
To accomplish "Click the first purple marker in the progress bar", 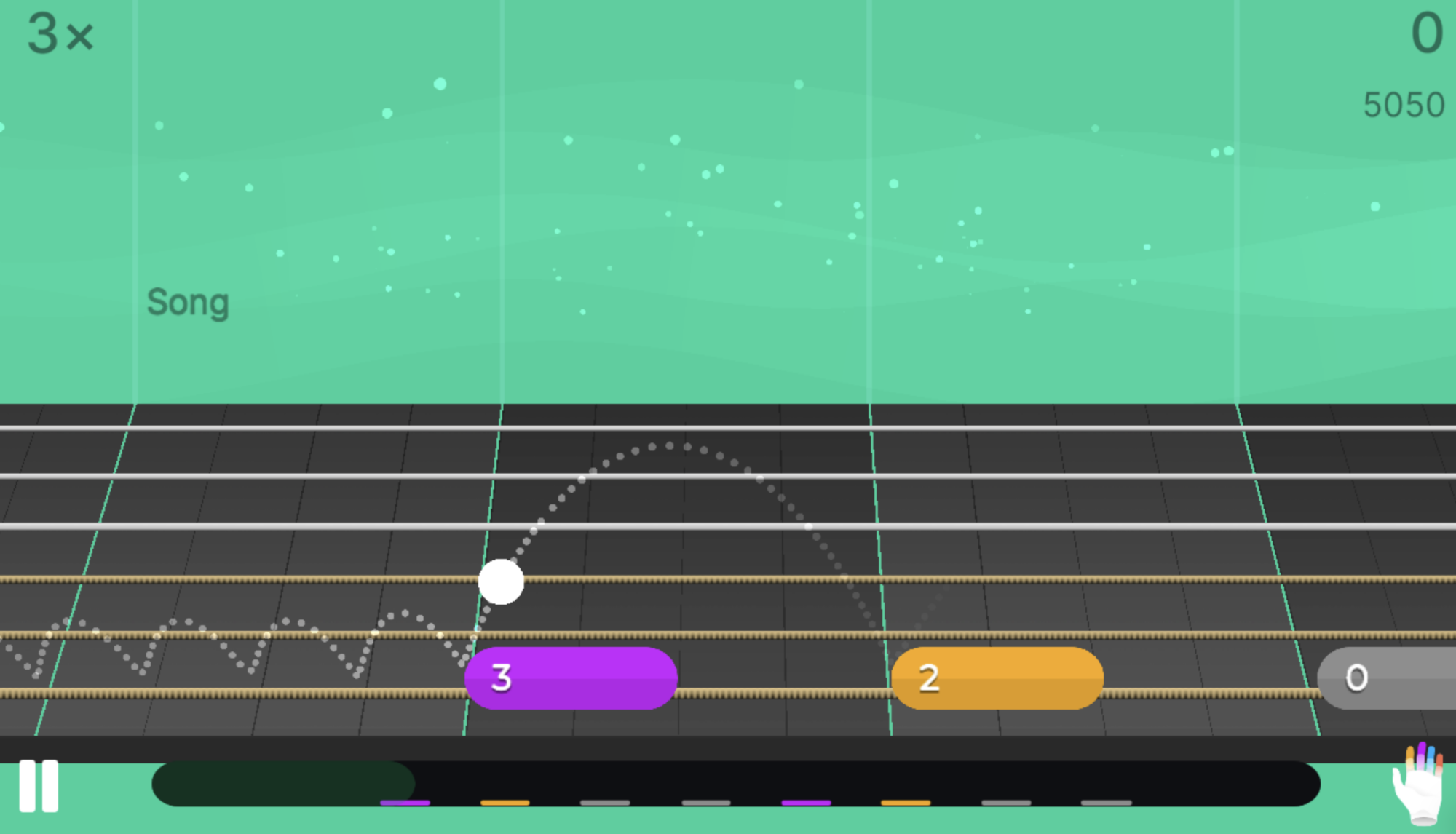I will tap(404, 803).
